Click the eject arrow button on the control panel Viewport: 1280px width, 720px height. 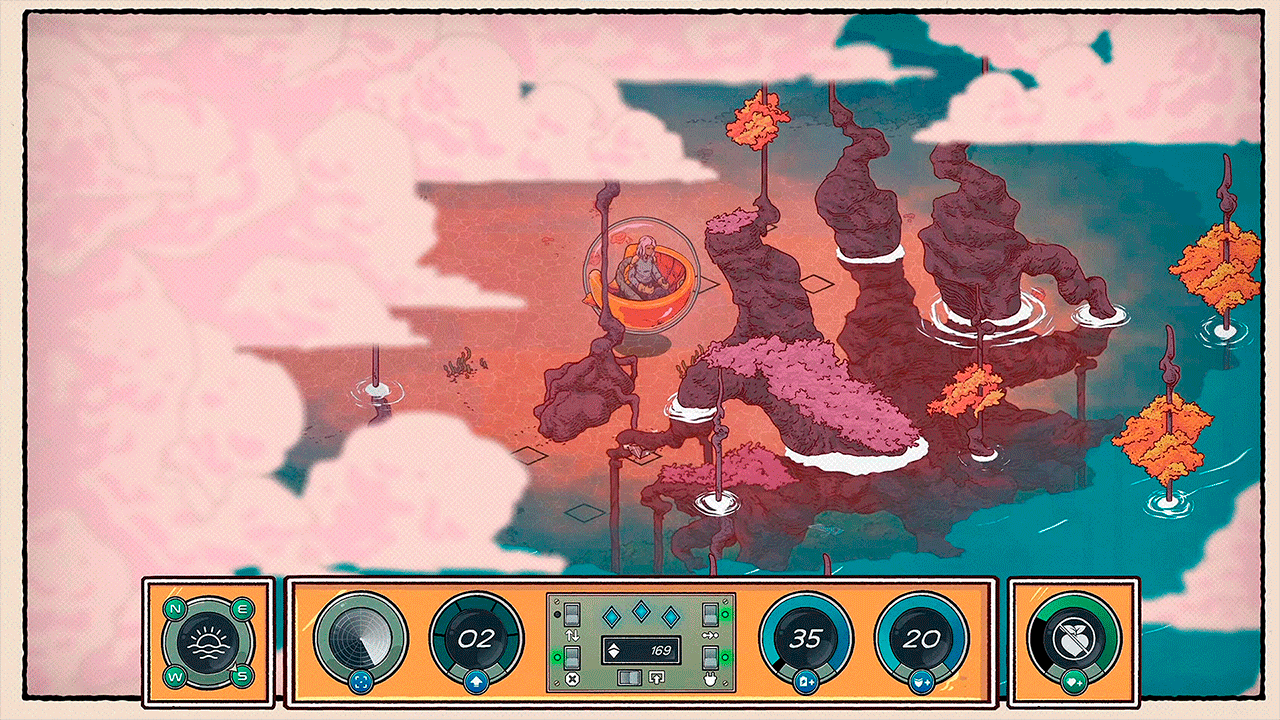tap(657, 677)
